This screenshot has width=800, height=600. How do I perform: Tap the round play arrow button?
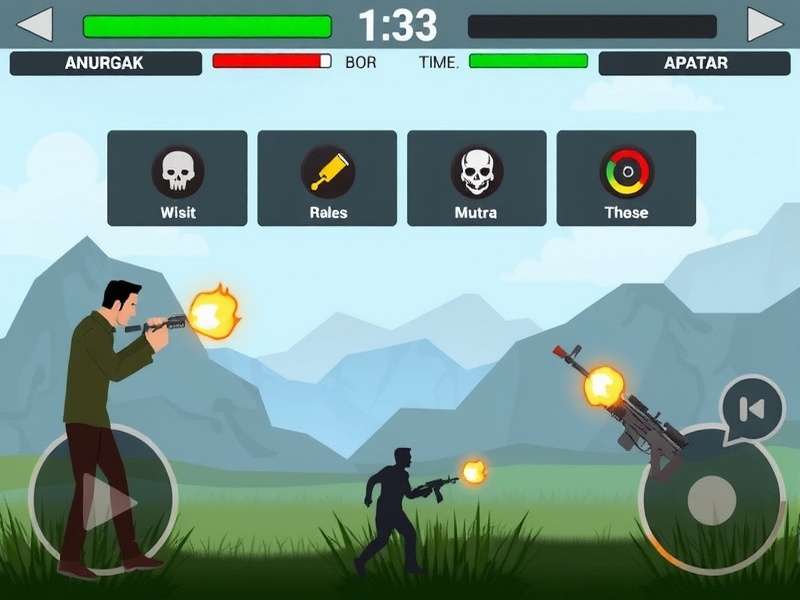(104, 497)
